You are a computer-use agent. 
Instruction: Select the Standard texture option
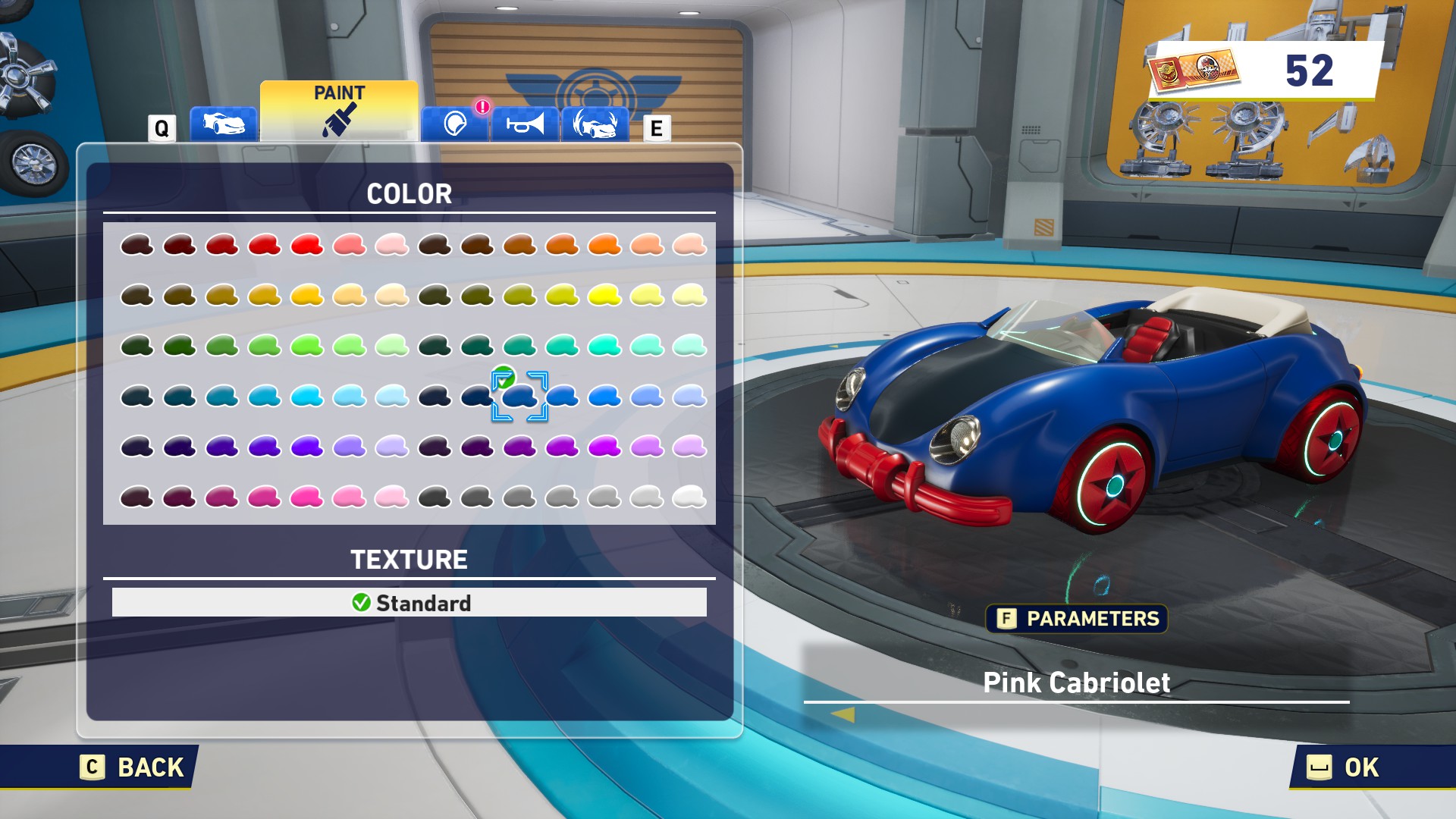tap(409, 603)
